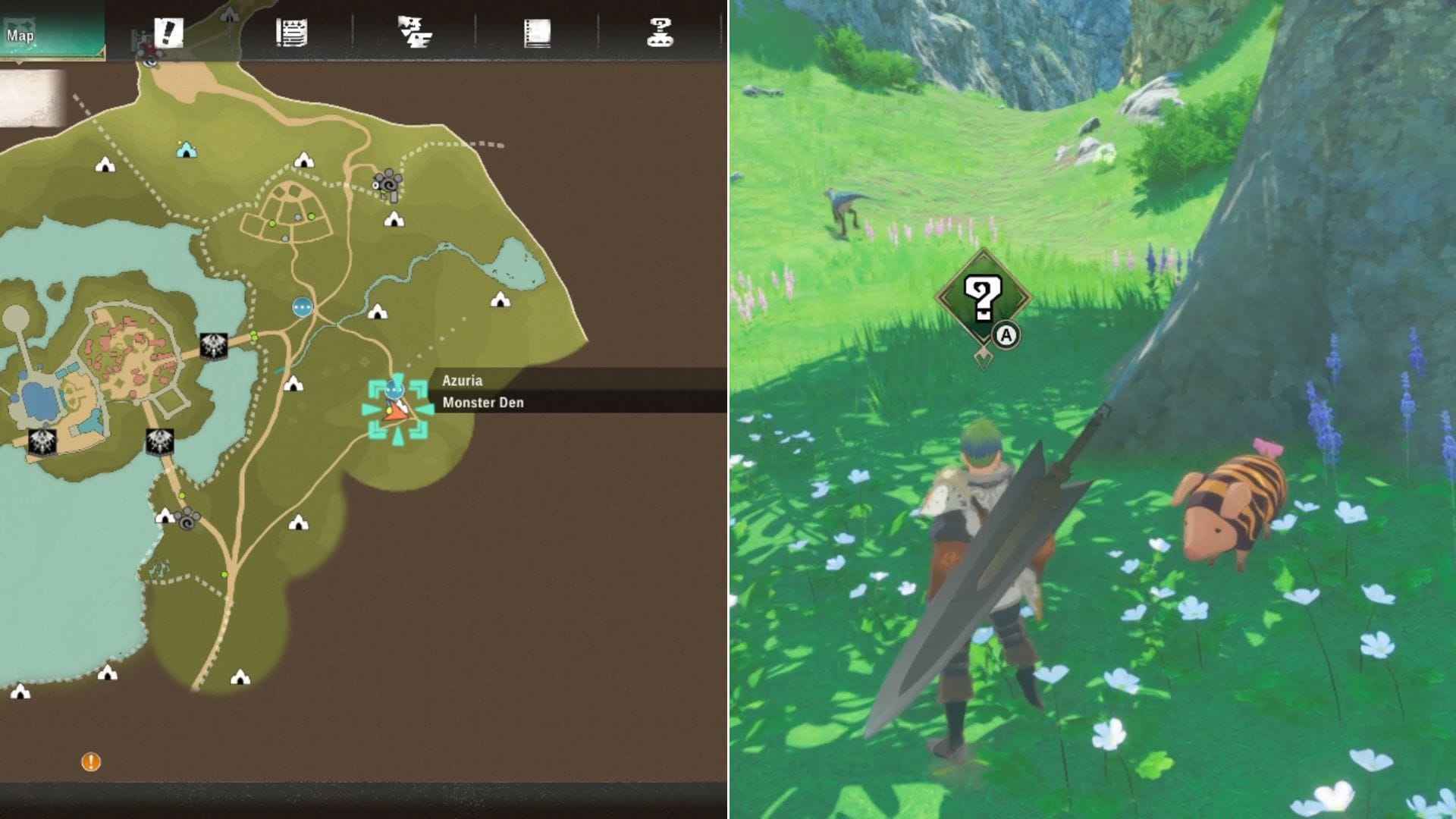Select the light blue egg den icon up top
This screenshot has width=1456, height=819.
(187, 149)
